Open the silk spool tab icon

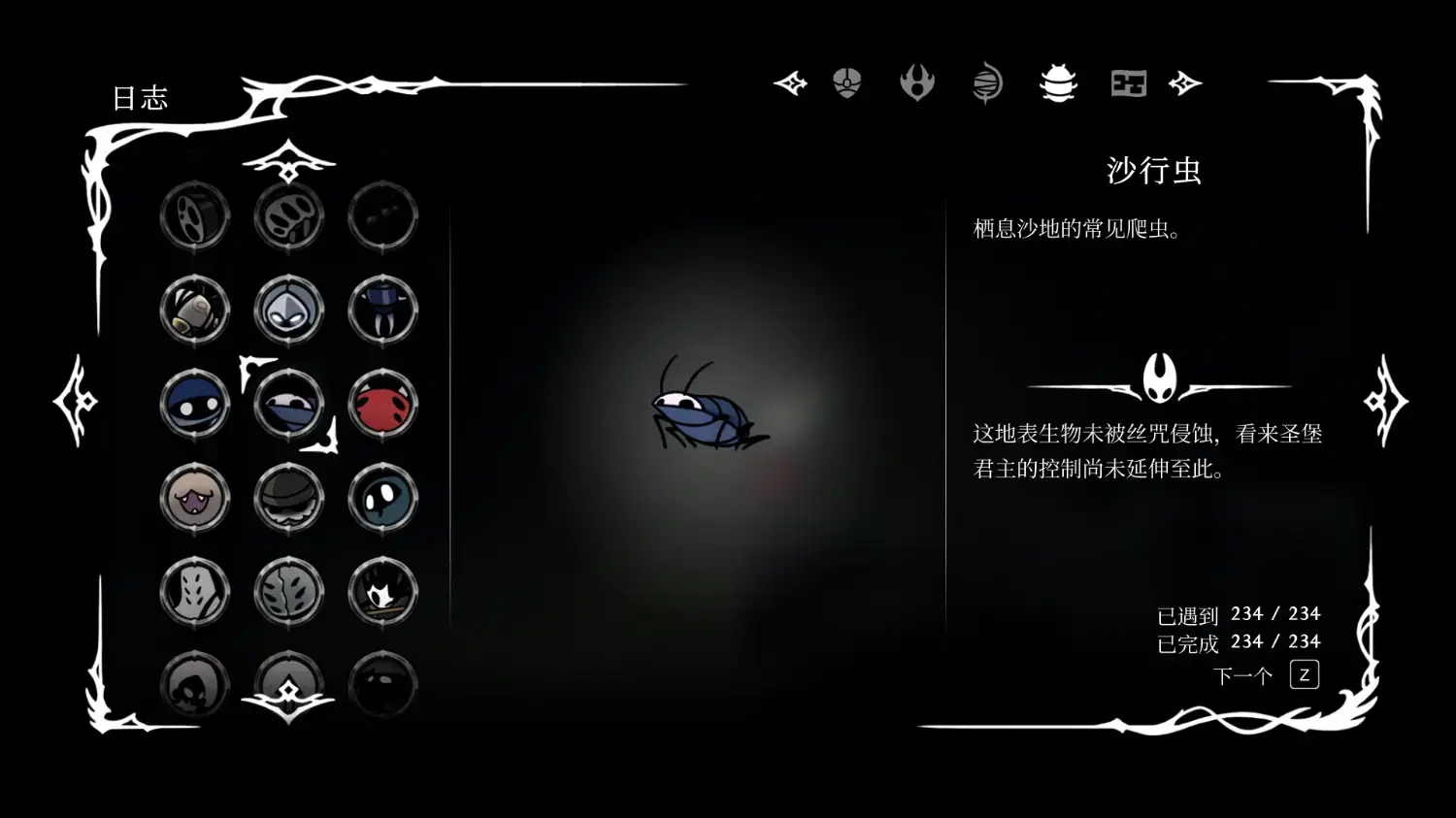pyautogui.click(x=988, y=82)
